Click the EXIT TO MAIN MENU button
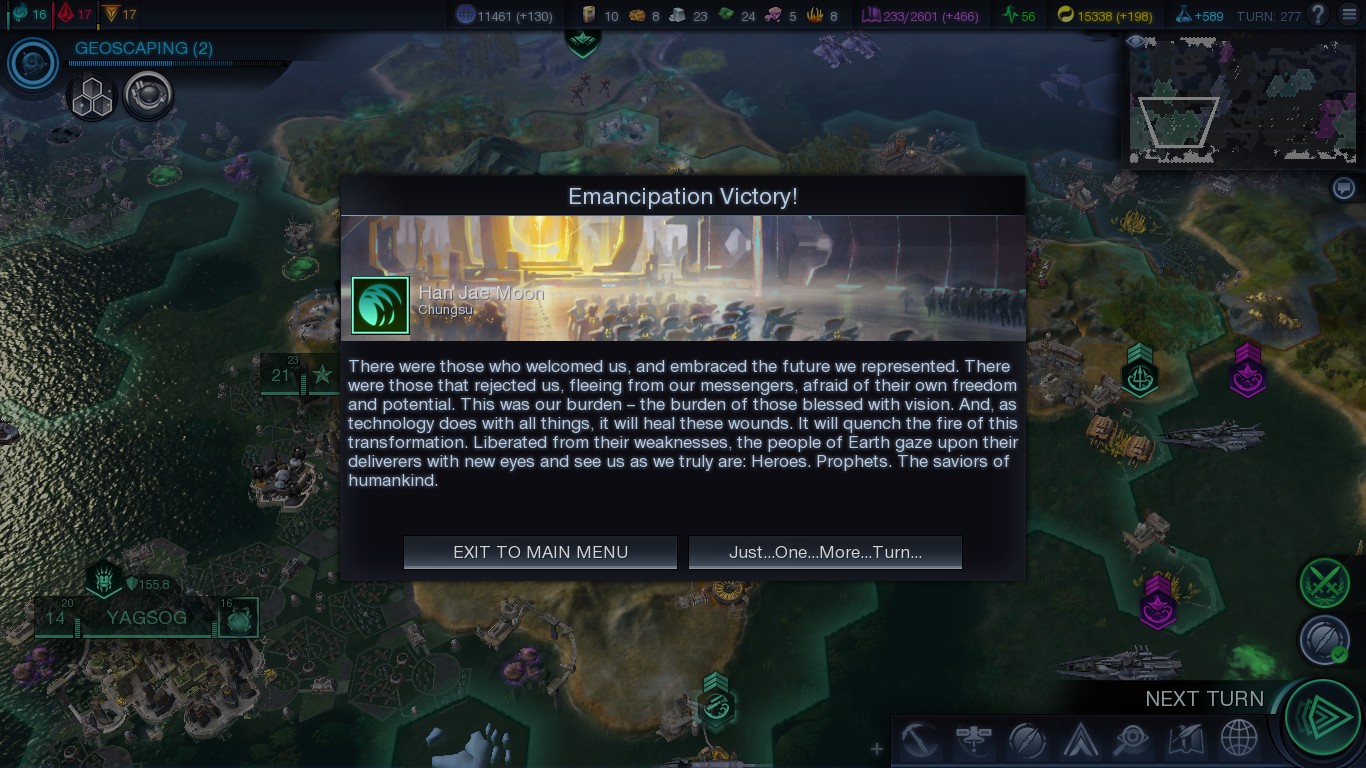The image size is (1366, 768). coord(539,551)
